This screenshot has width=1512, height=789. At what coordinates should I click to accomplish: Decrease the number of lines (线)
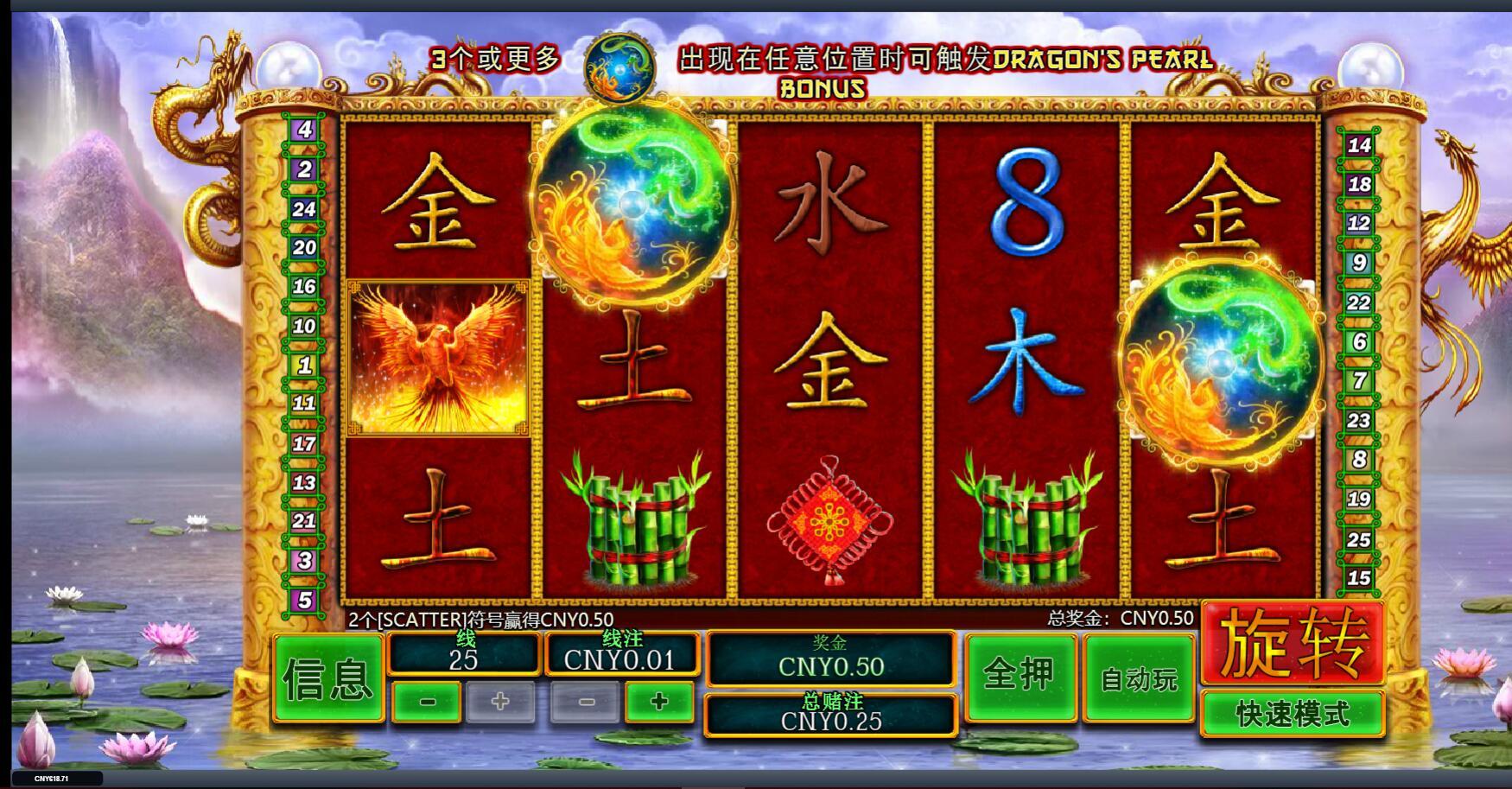pyautogui.click(x=427, y=702)
